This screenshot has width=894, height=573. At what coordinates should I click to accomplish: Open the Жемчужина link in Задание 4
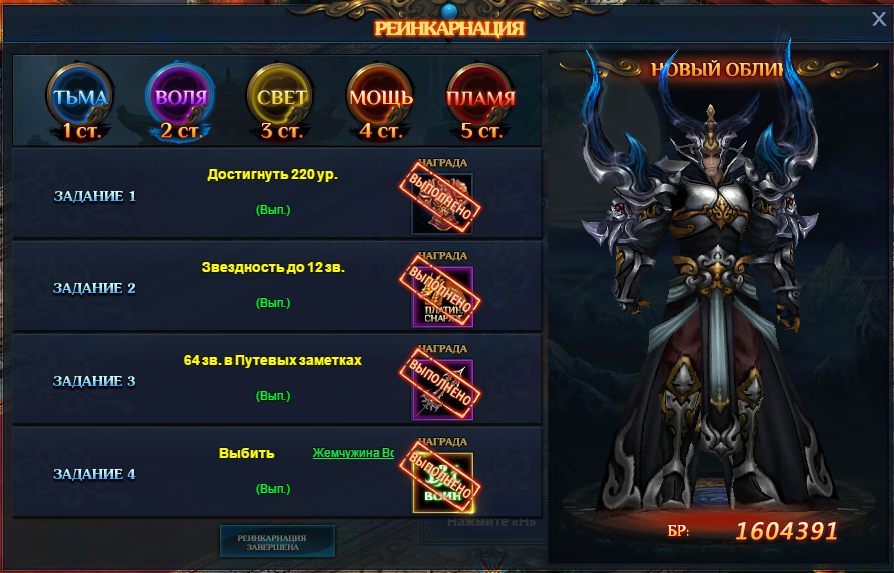tap(352, 453)
